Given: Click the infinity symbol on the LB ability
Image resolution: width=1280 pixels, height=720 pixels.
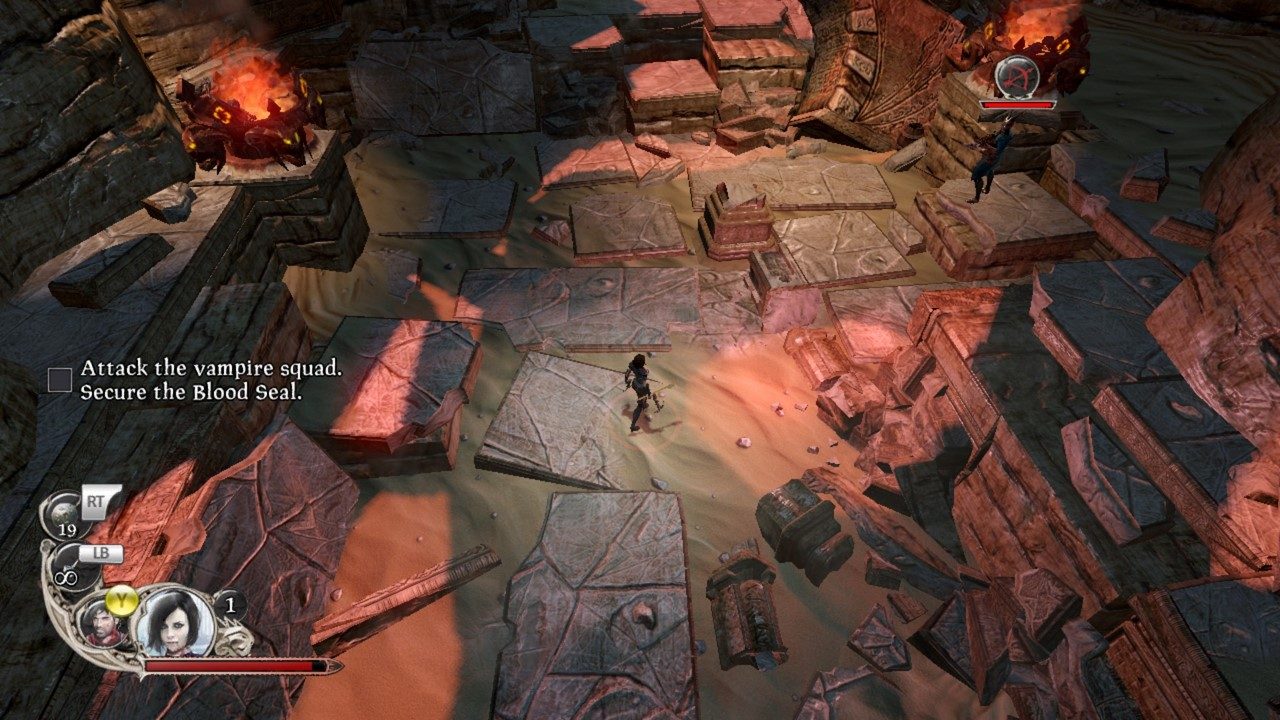Looking at the screenshot, I should (64, 577).
